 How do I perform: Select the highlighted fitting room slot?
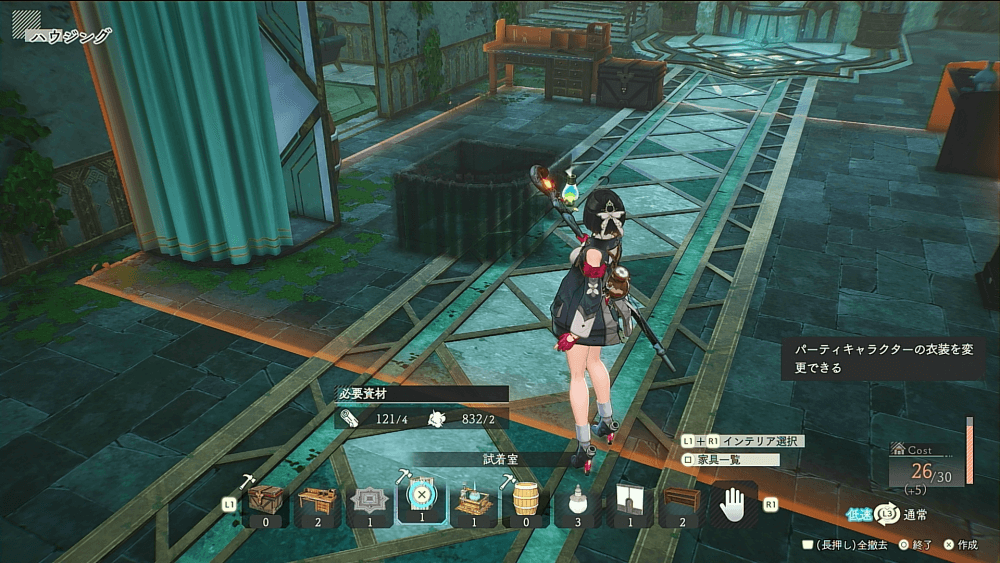[422, 499]
